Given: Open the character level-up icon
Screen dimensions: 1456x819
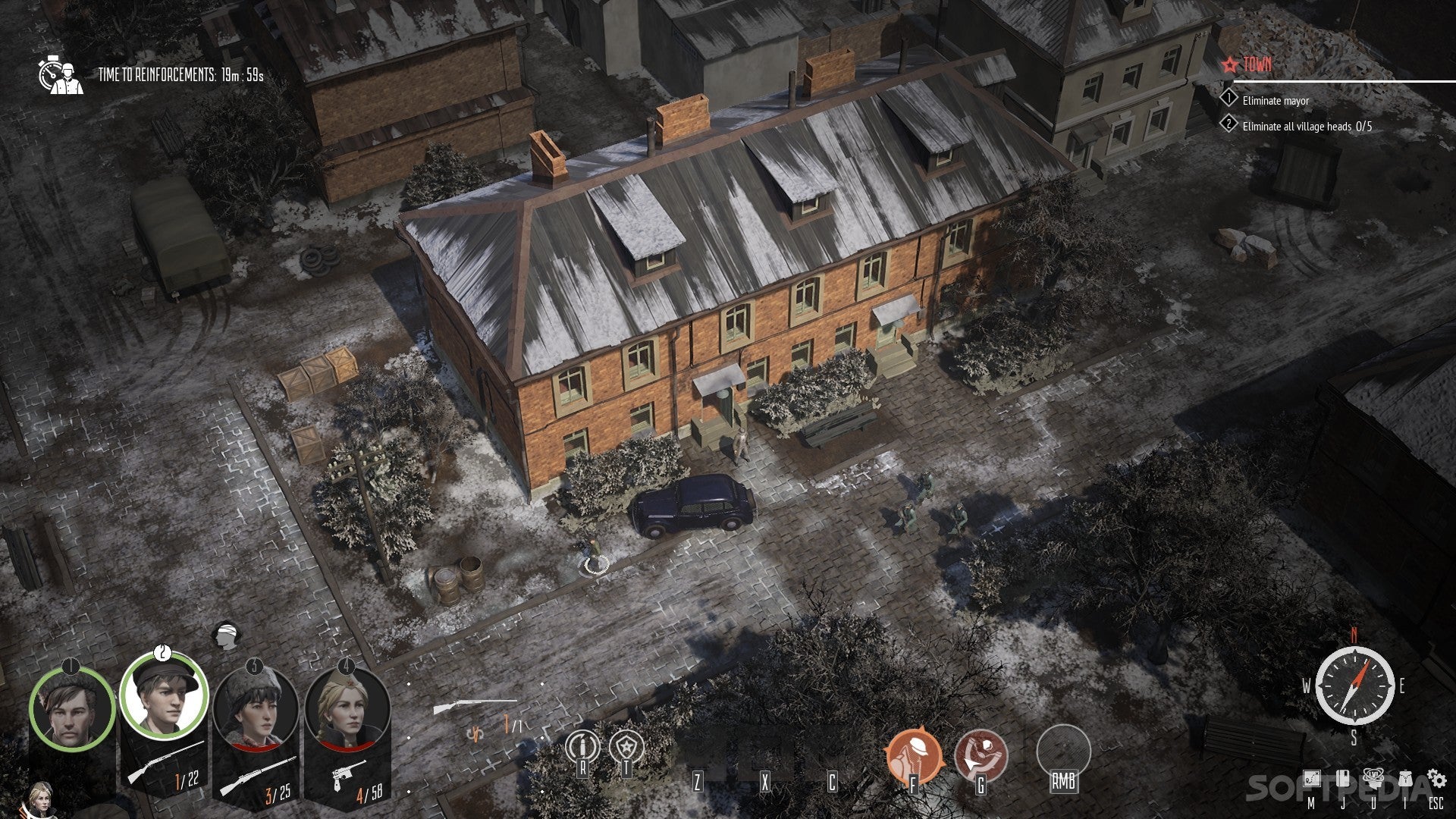Looking at the screenshot, I should [1373, 777].
